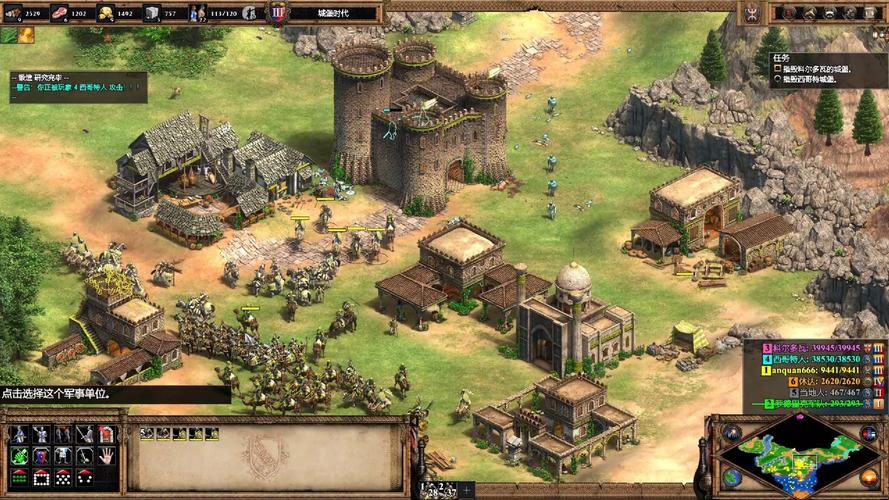Choose the hollow box formation icon
Screen dimensions: 889x500
[x=41, y=477]
